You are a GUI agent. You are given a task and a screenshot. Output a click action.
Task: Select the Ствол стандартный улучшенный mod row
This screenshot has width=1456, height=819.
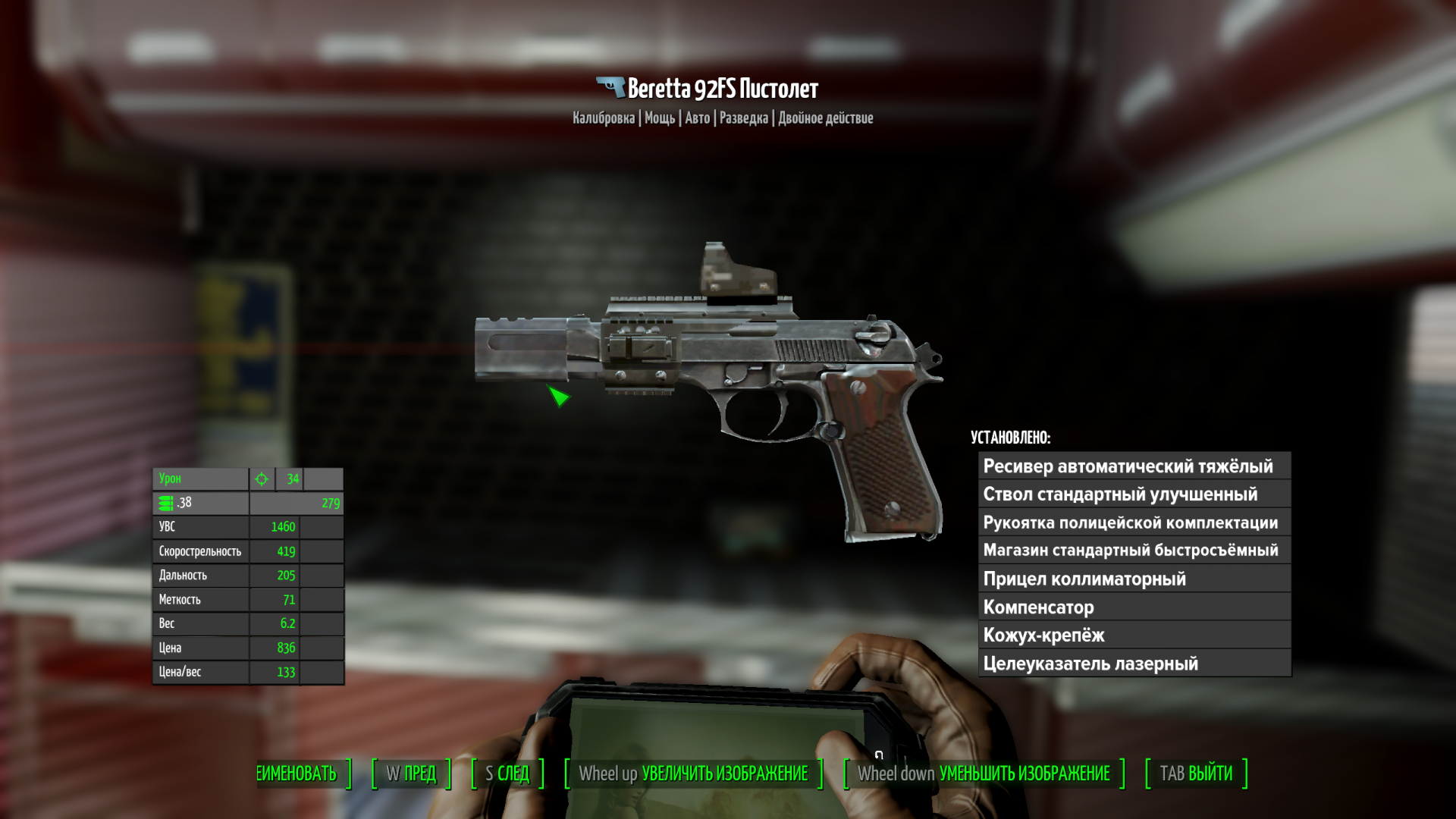[x=1134, y=494]
